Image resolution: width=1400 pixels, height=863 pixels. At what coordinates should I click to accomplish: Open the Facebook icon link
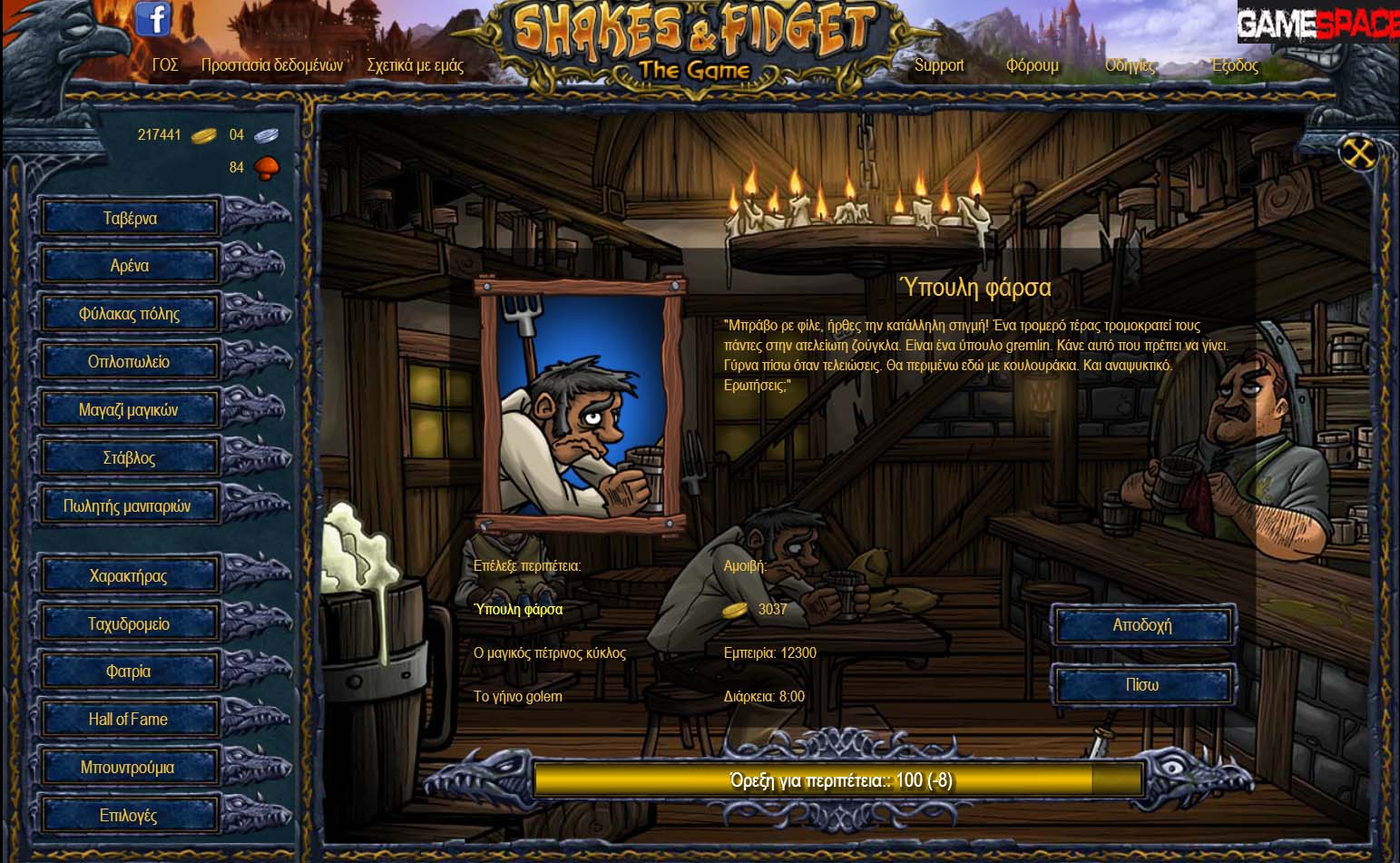(x=153, y=19)
